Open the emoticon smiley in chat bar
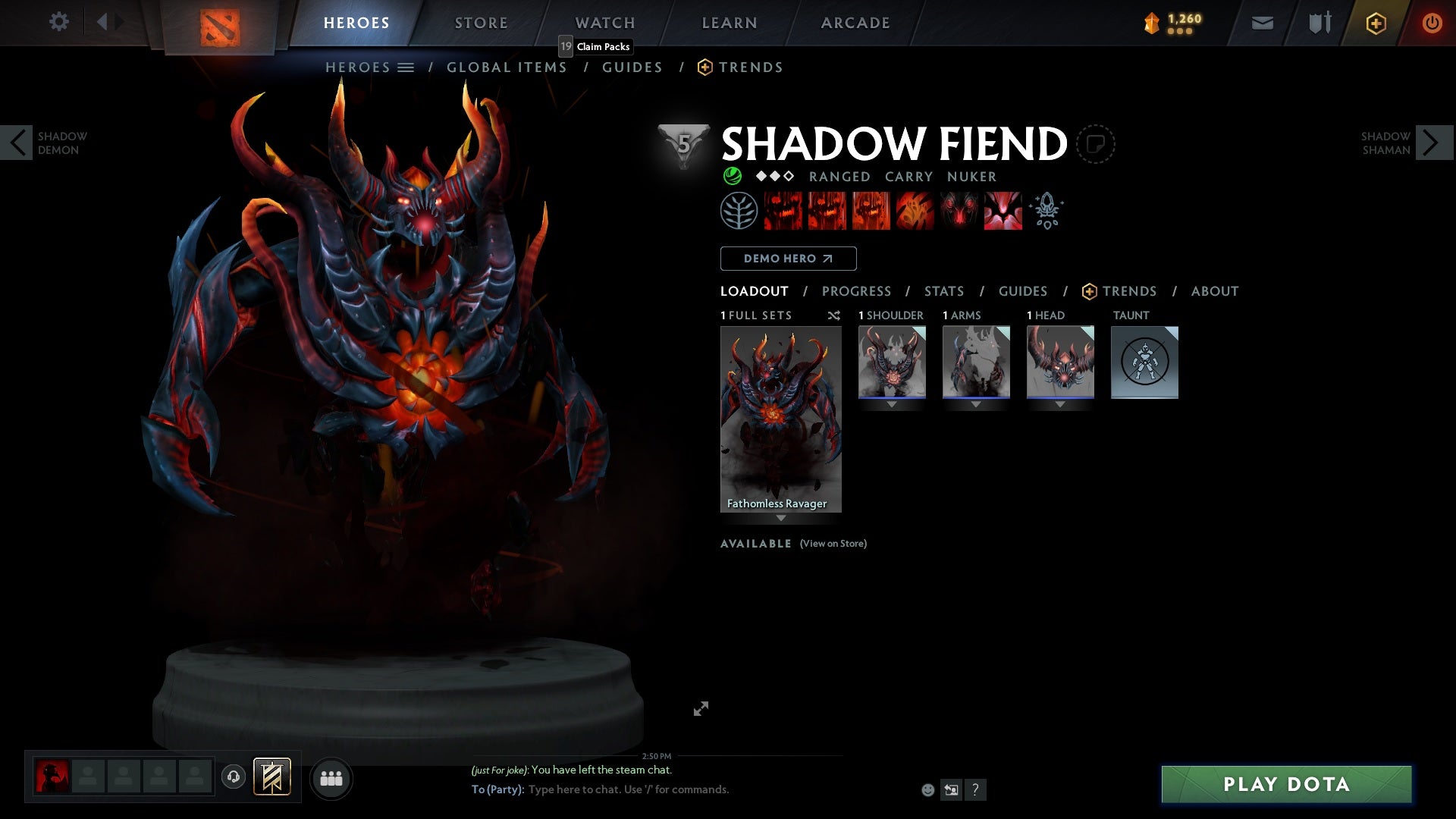Viewport: 1456px width, 819px height. 927,789
